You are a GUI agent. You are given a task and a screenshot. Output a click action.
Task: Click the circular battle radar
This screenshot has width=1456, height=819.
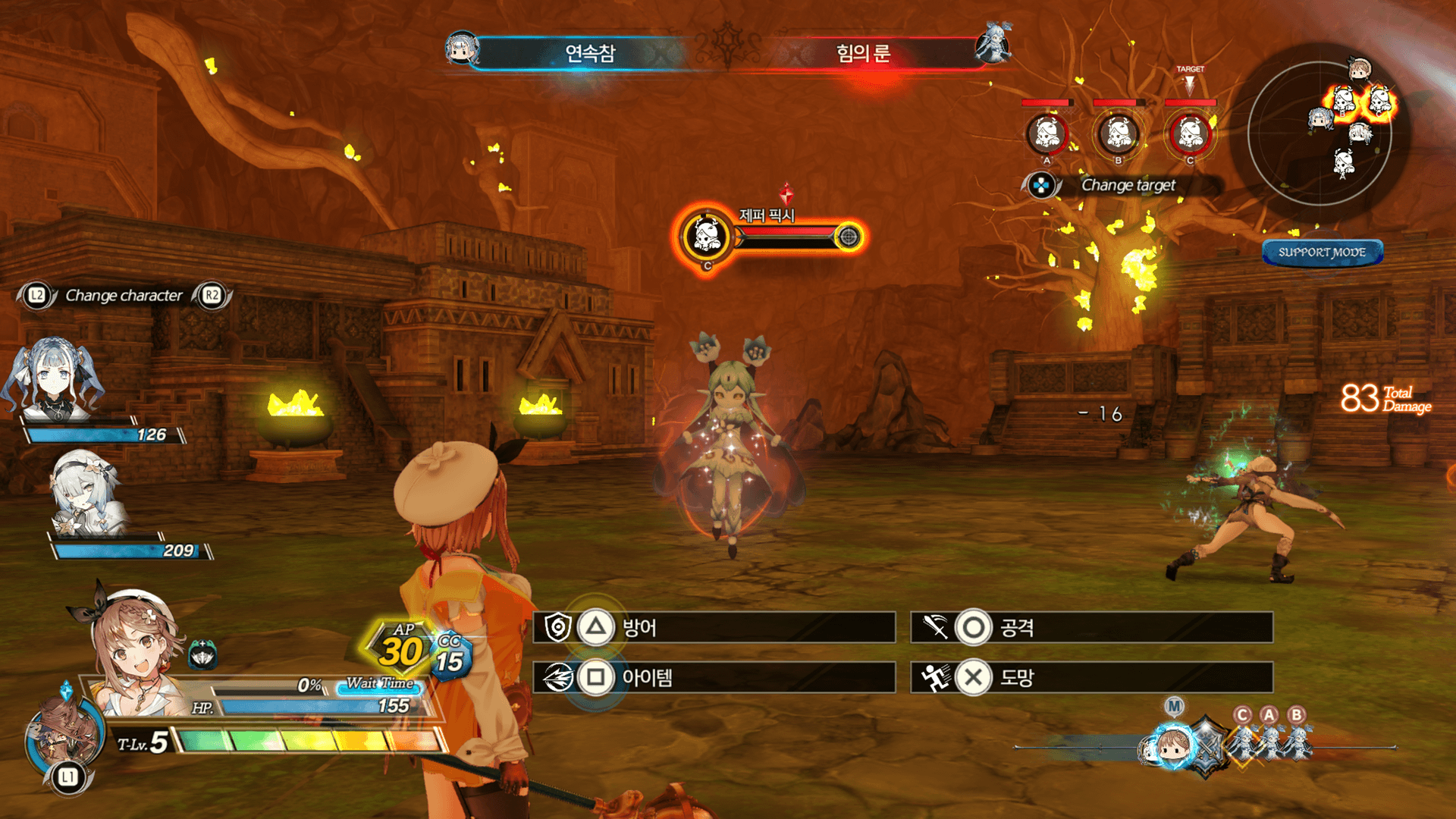pos(1319,133)
